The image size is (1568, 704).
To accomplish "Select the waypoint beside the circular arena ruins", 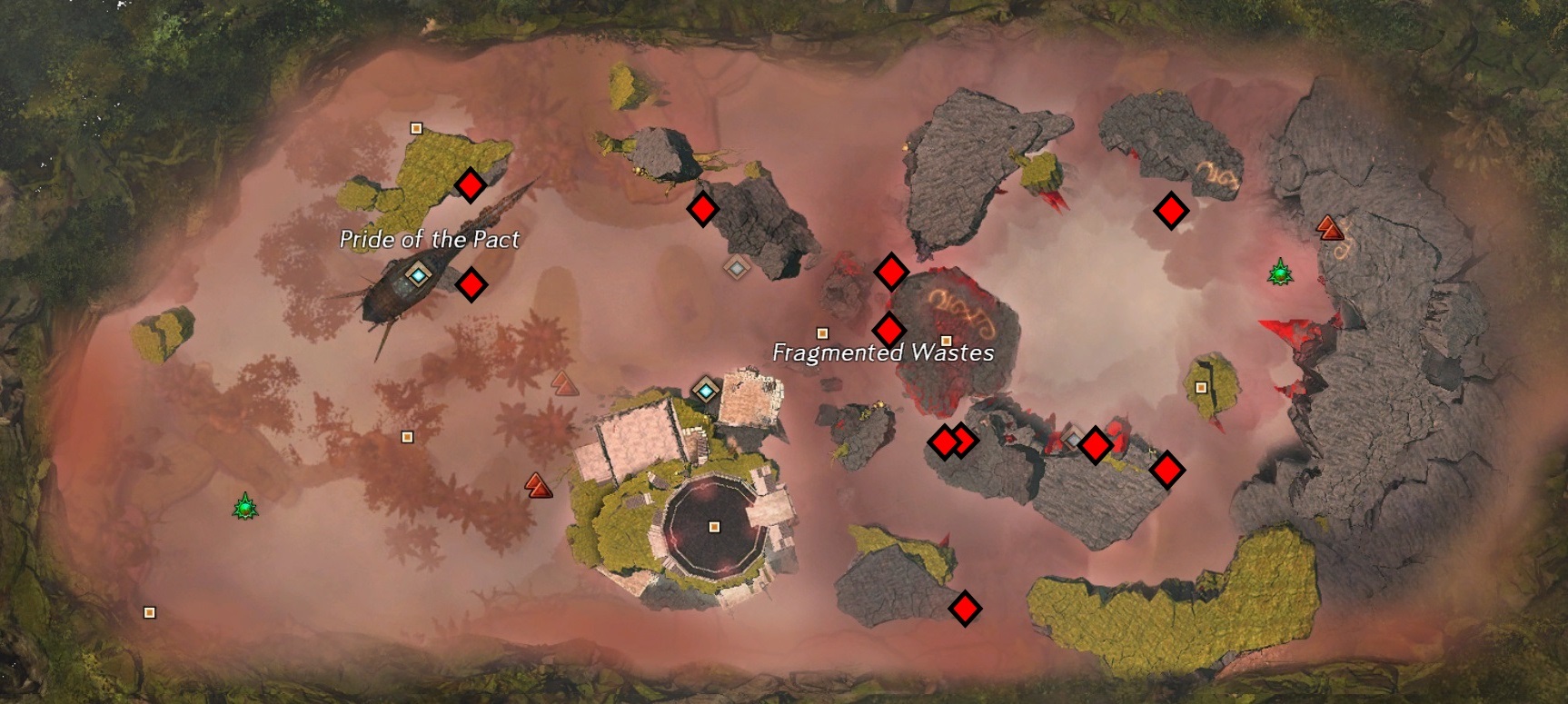I will coord(708,391).
